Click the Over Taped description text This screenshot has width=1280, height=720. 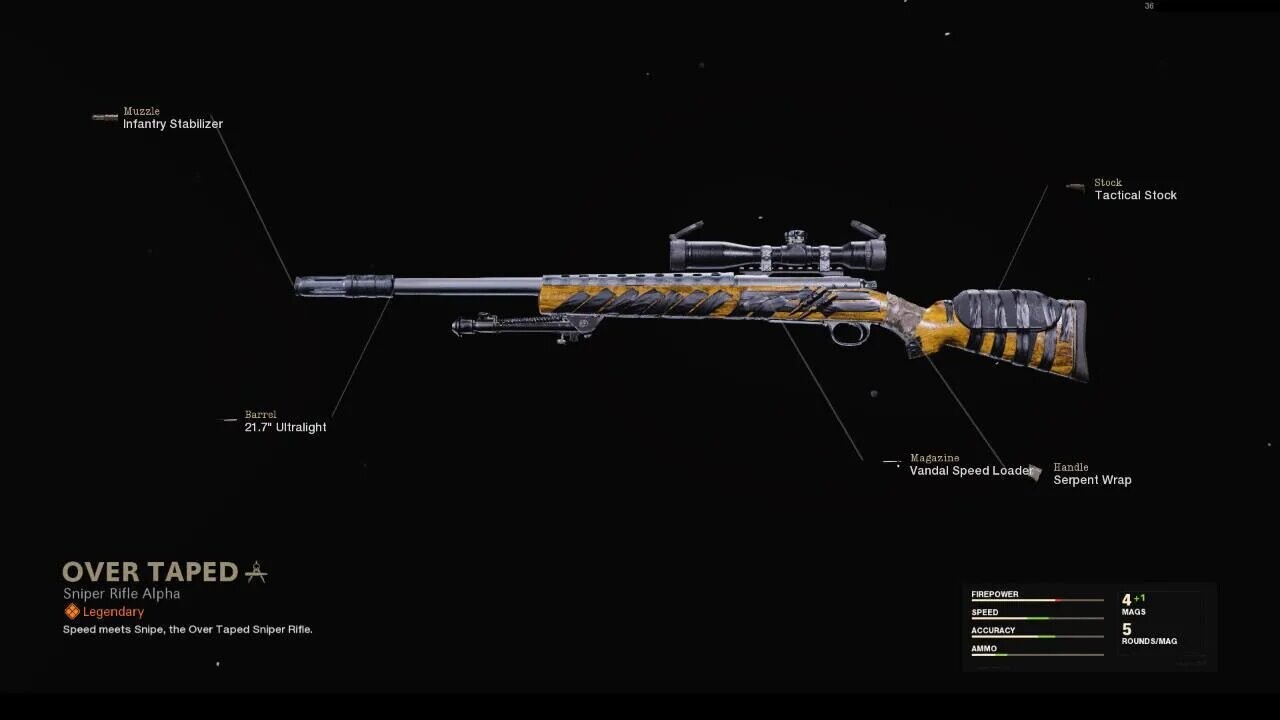point(187,629)
